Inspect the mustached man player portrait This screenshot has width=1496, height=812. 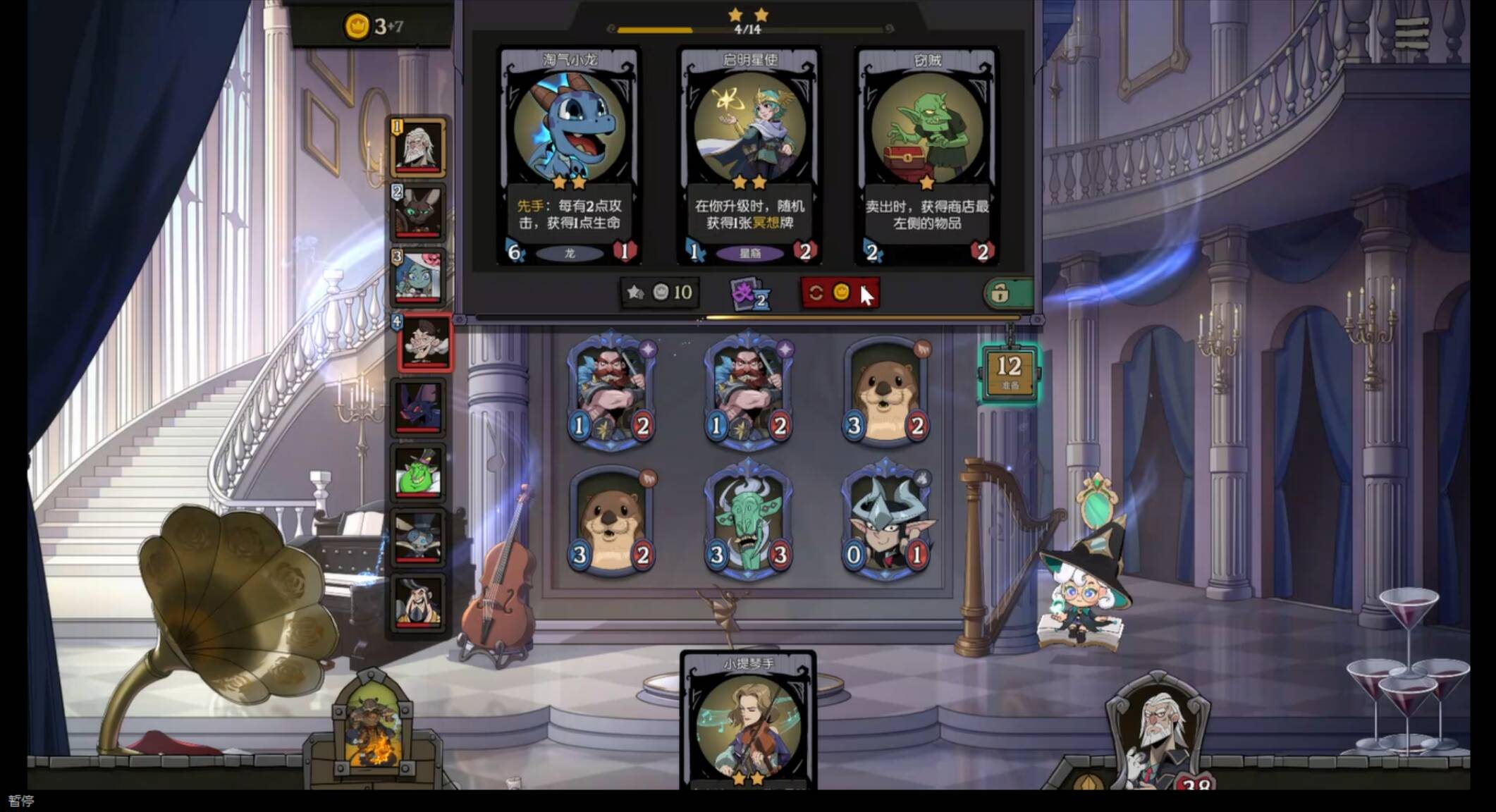tap(419, 601)
